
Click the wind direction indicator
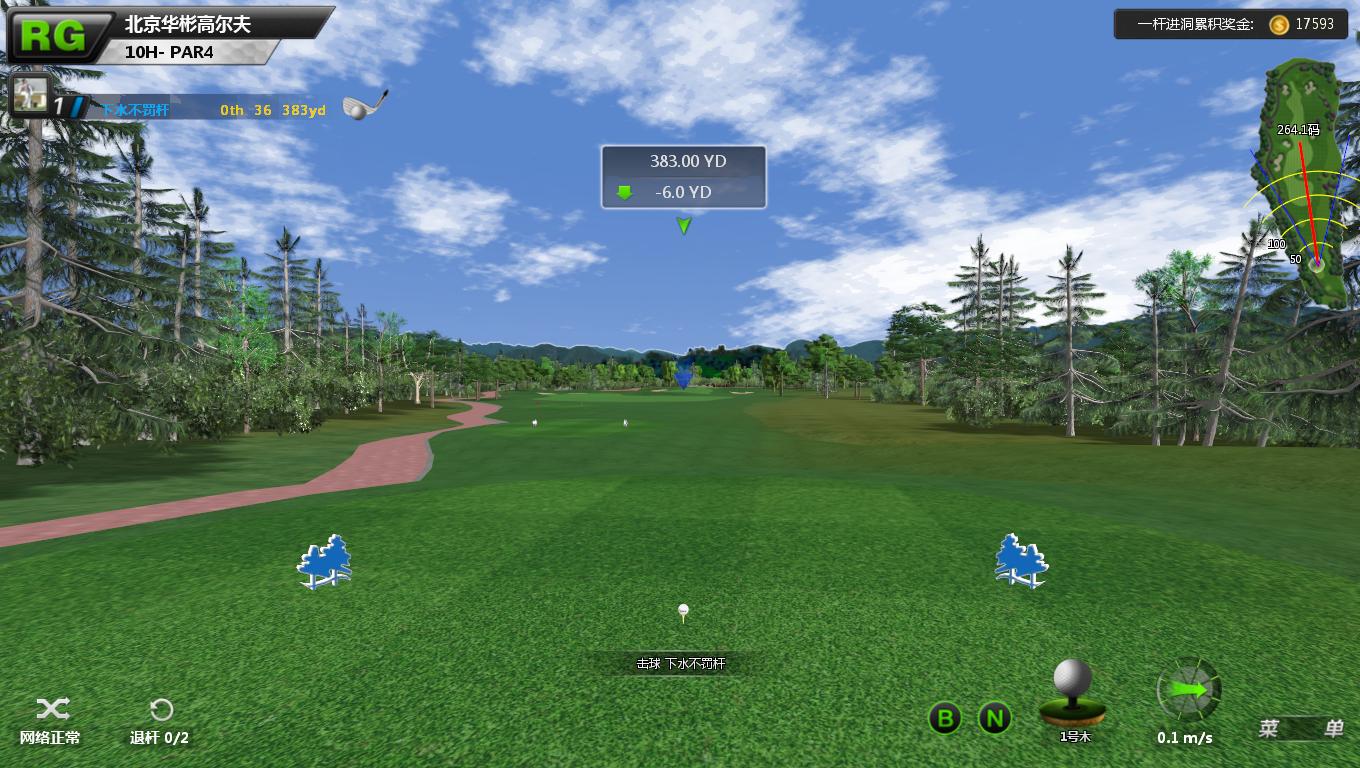click(x=1189, y=690)
